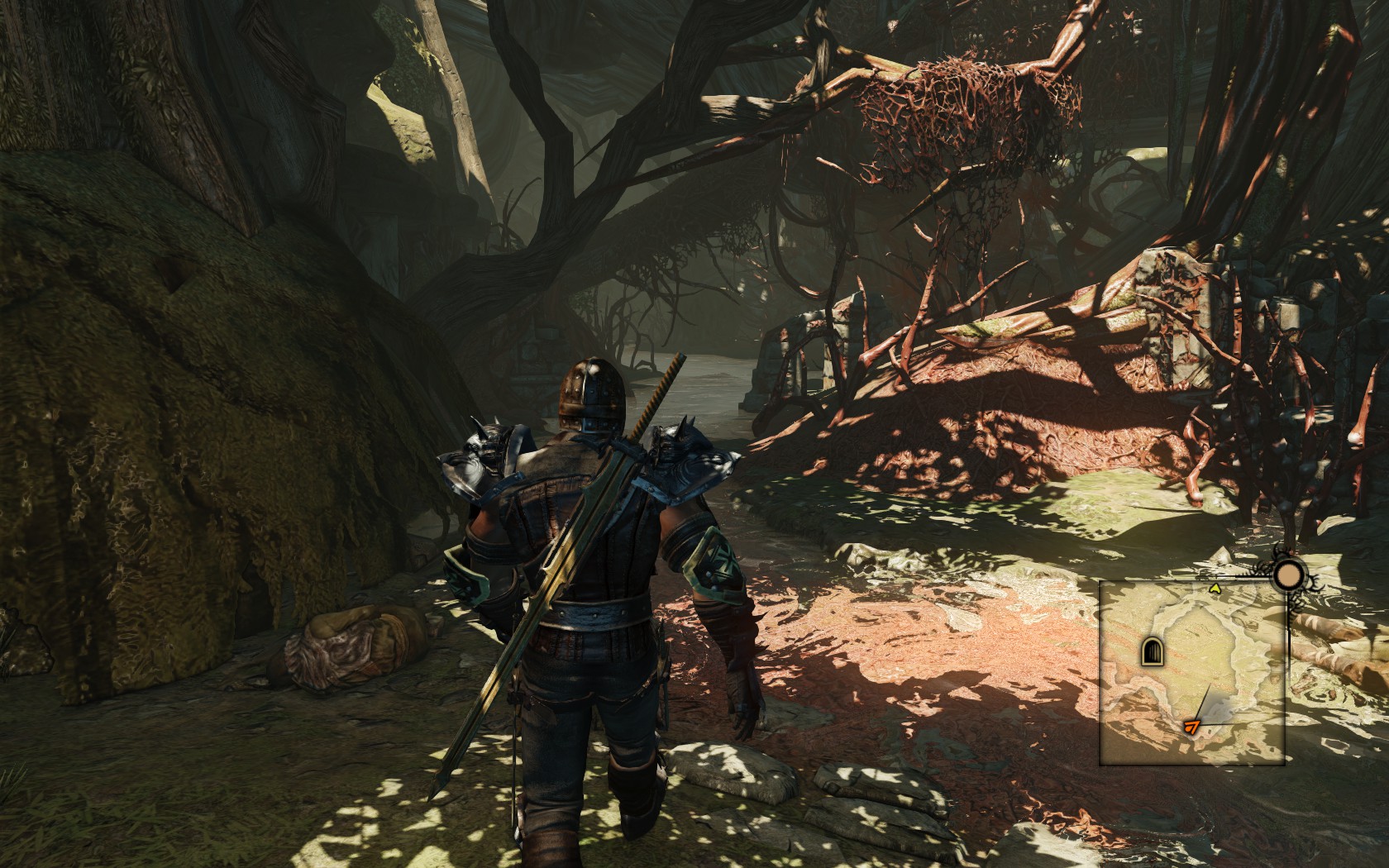
Task: Select the yellow arrow marker on the minimap
Action: 1215,589
